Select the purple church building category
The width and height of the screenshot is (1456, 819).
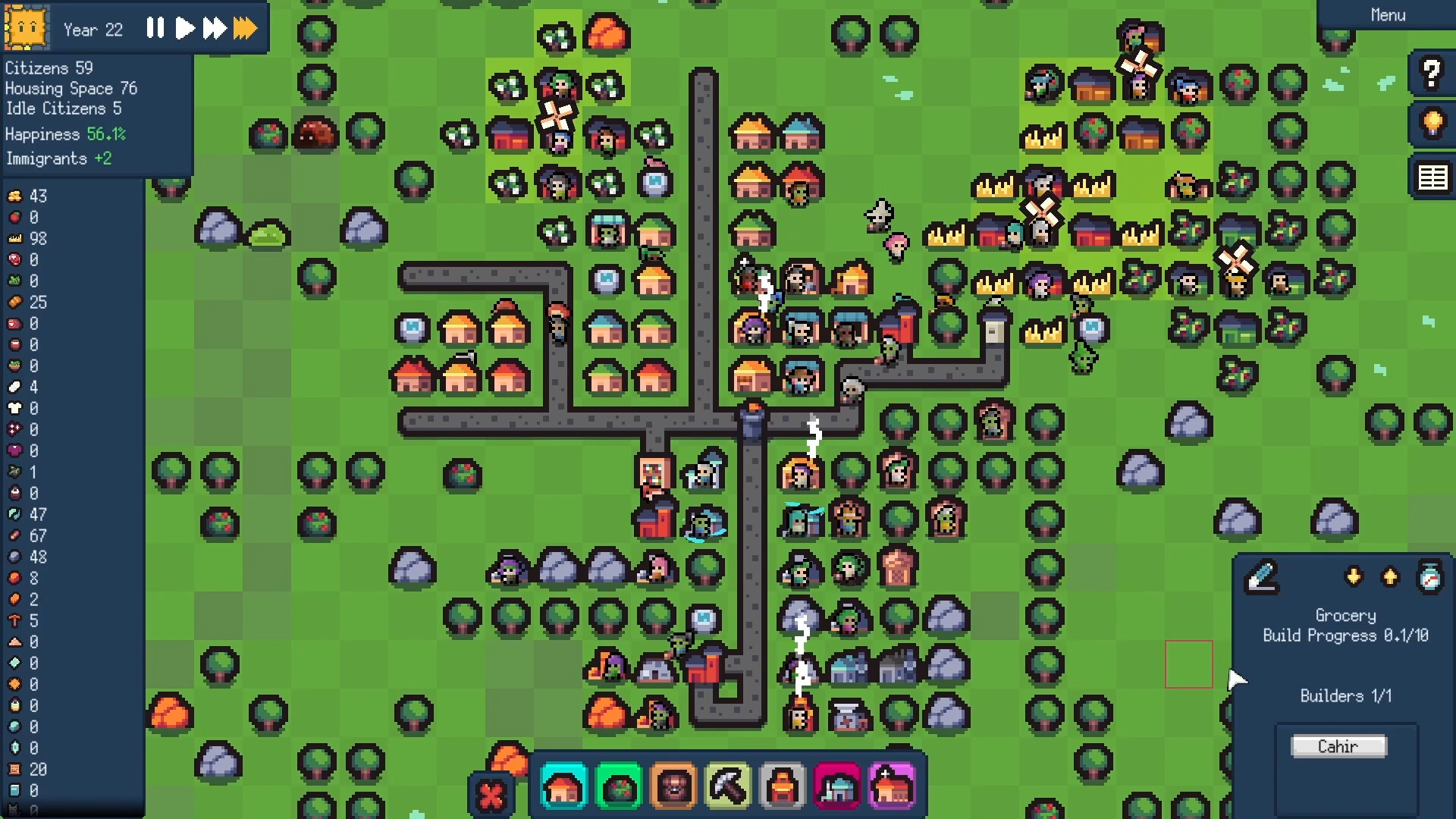893,787
